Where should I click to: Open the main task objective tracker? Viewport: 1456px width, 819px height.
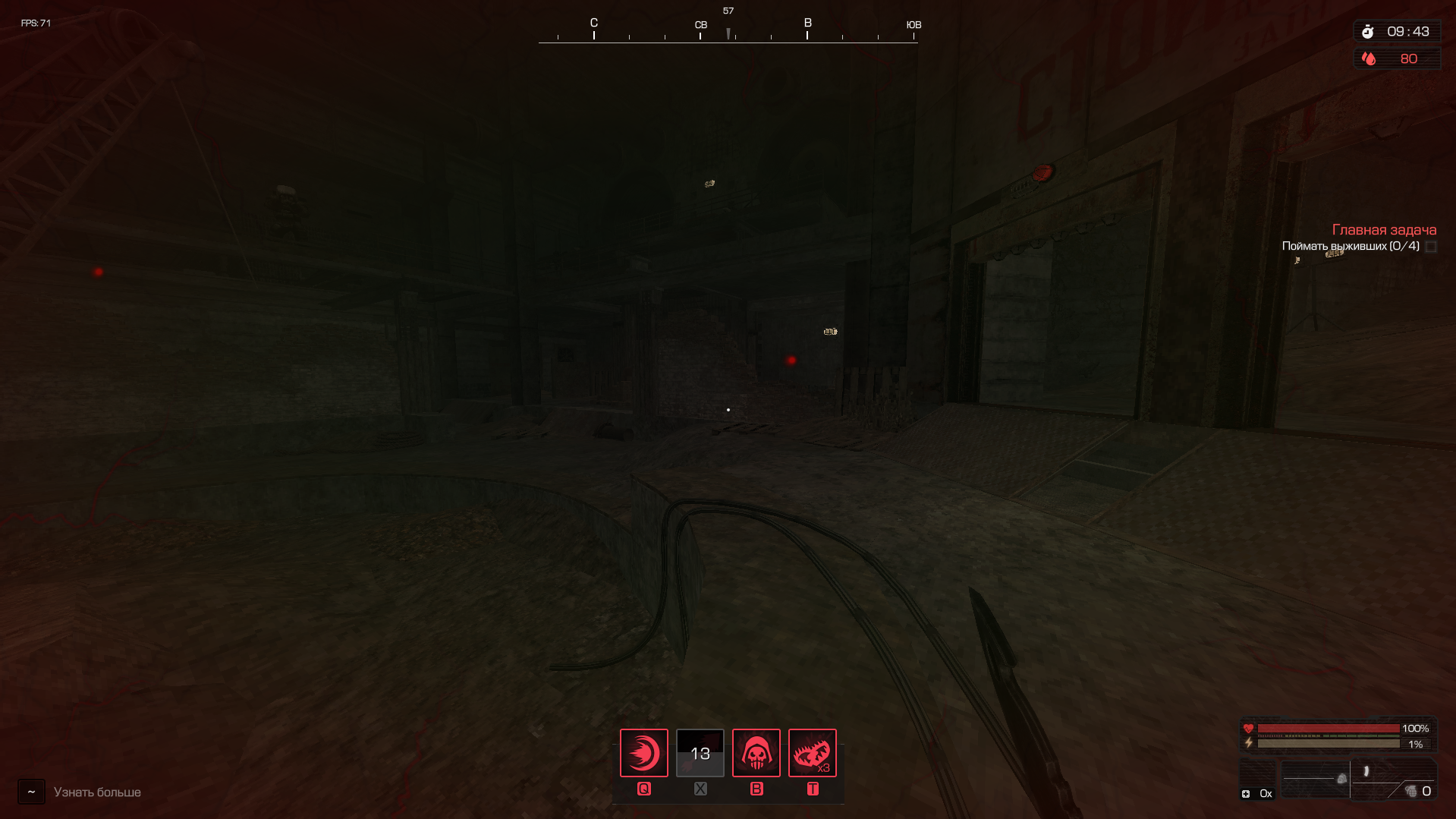click(1384, 230)
